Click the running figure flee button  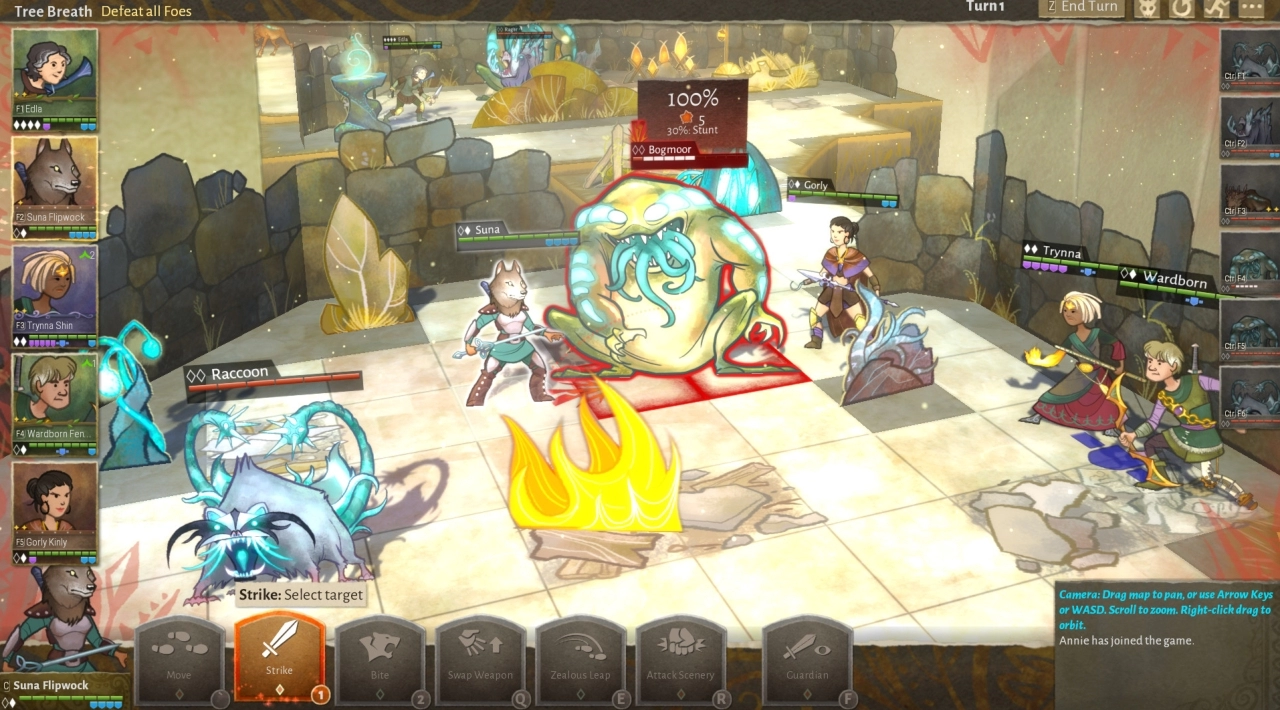[x=1216, y=8]
